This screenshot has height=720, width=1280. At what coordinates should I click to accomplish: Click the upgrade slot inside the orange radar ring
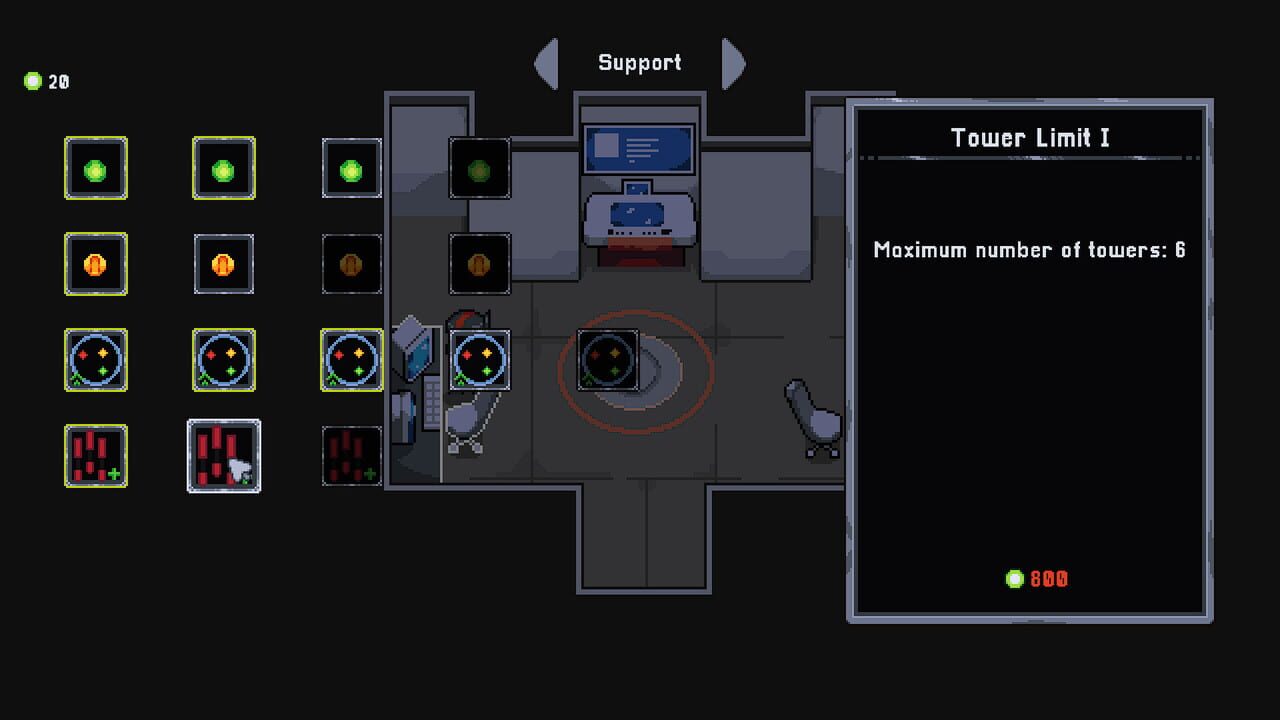[607, 360]
